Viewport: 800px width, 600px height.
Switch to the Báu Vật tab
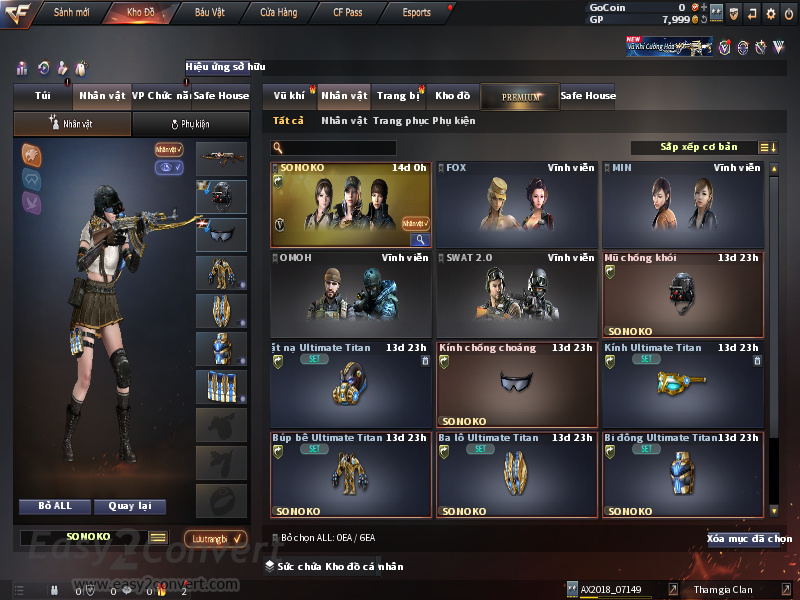209,13
